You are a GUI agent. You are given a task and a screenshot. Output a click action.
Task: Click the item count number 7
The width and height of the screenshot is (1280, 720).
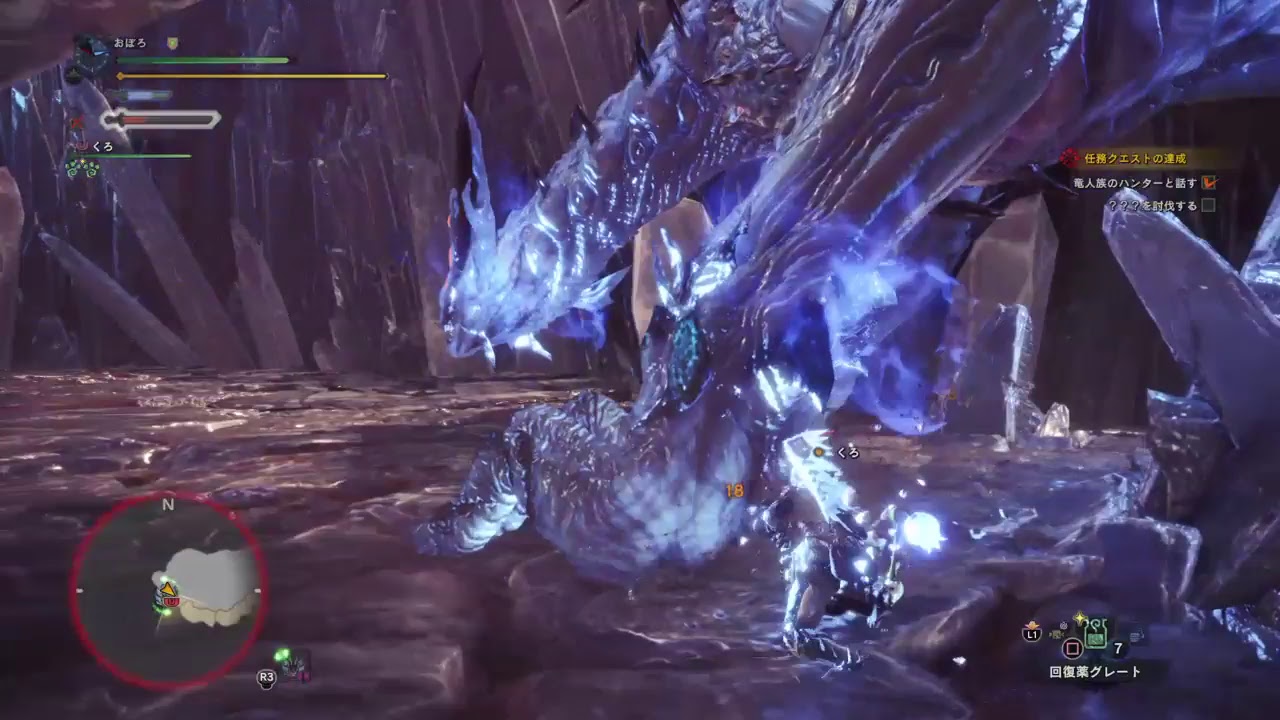(x=1118, y=647)
